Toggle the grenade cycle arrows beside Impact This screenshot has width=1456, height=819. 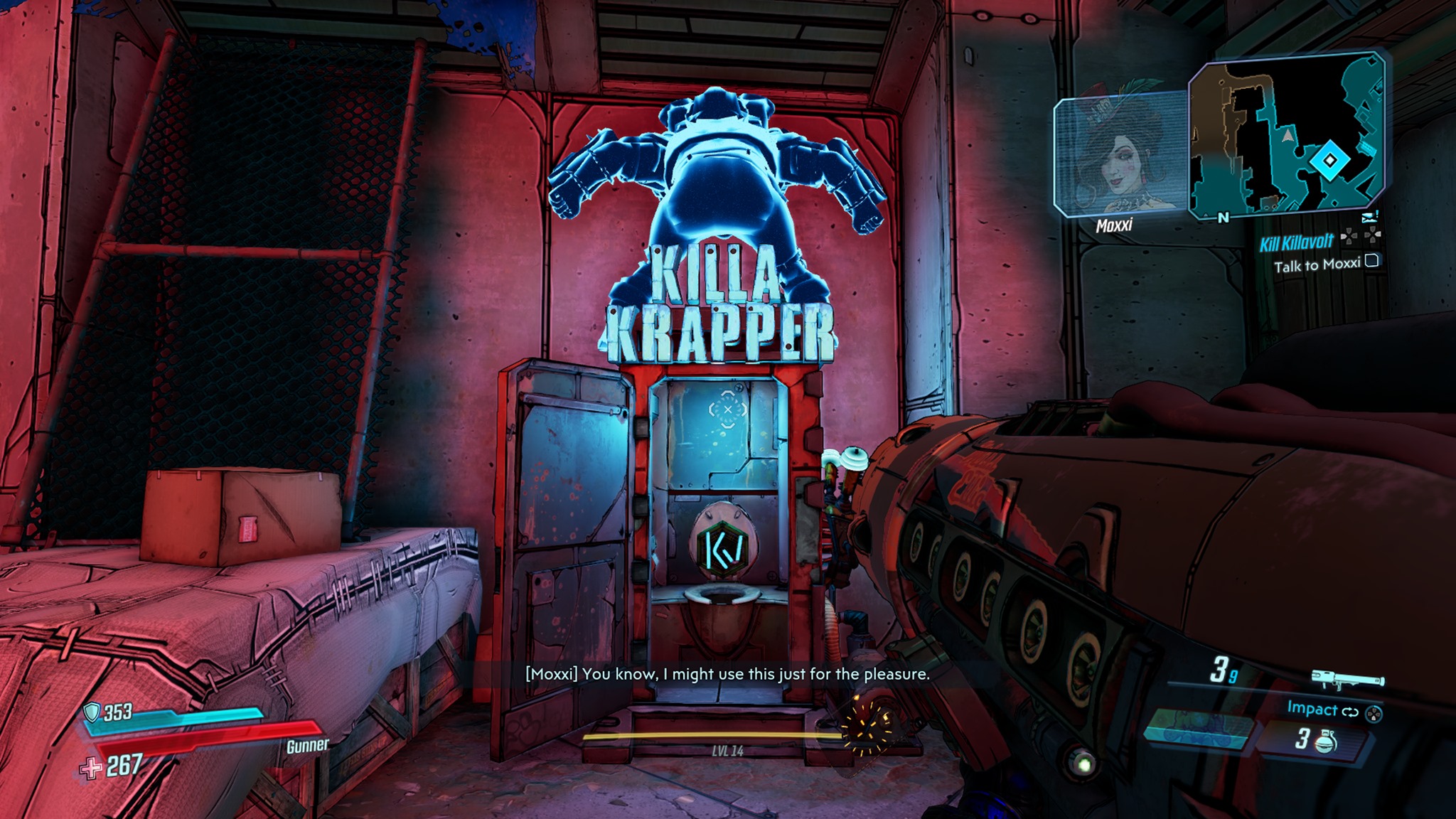[1350, 712]
